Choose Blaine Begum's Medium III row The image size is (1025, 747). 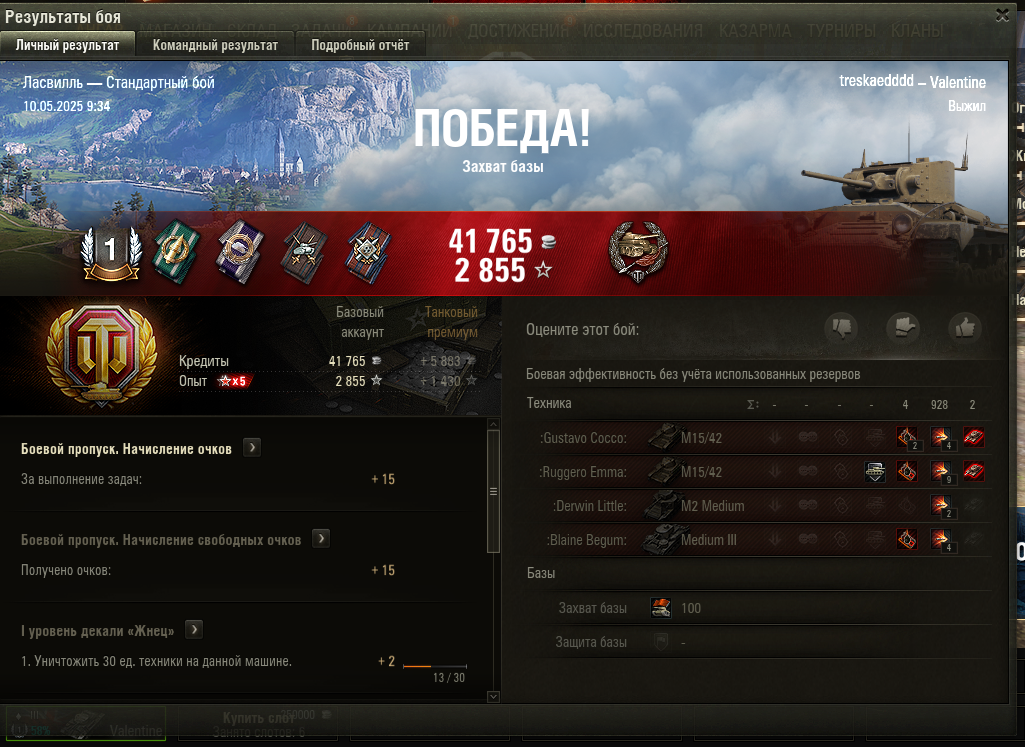[690, 540]
